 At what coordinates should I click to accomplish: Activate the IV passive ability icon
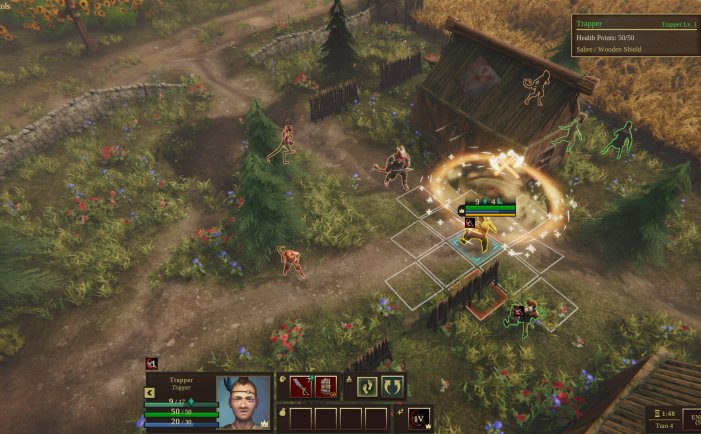tap(421, 418)
